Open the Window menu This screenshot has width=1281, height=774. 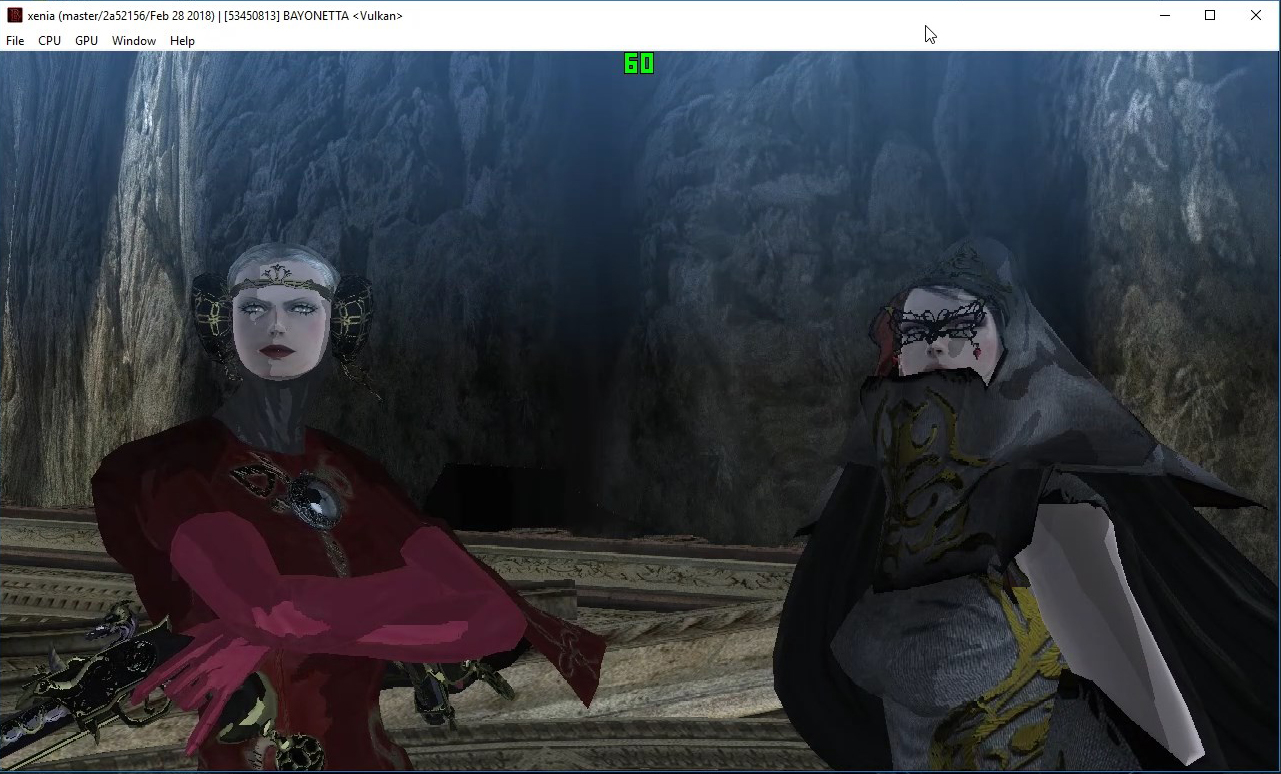[133, 40]
